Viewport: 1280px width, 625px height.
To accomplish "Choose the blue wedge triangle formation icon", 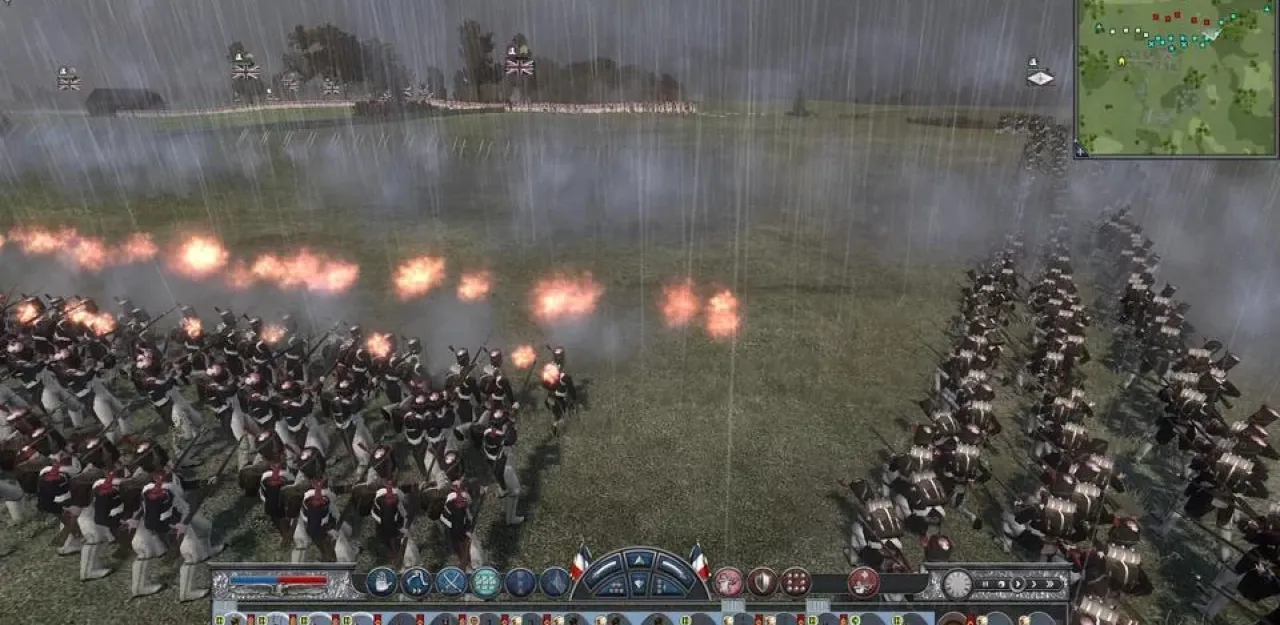I will [554, 582].
